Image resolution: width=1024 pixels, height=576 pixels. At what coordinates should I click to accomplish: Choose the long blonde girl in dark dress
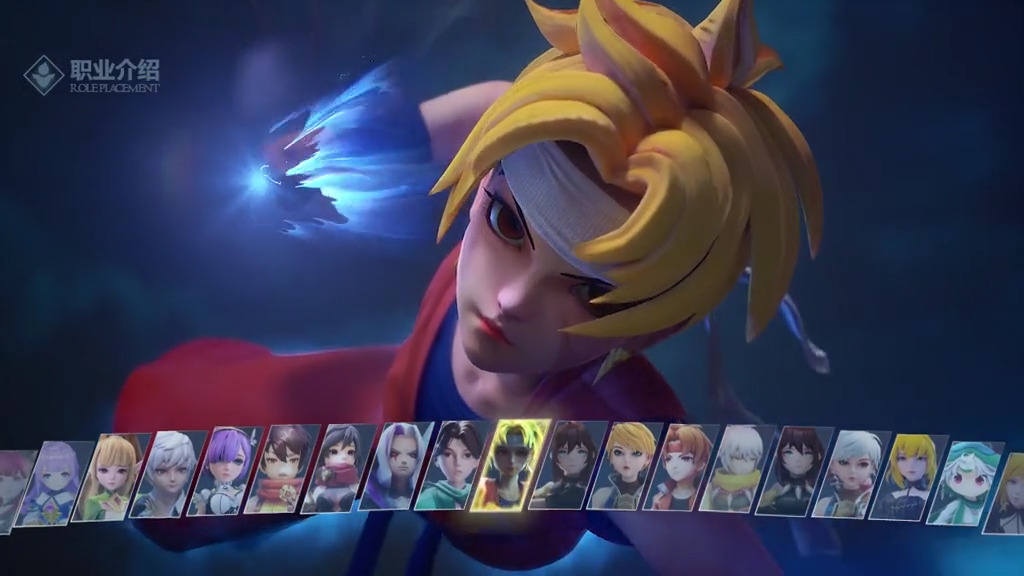coord(908,476)
